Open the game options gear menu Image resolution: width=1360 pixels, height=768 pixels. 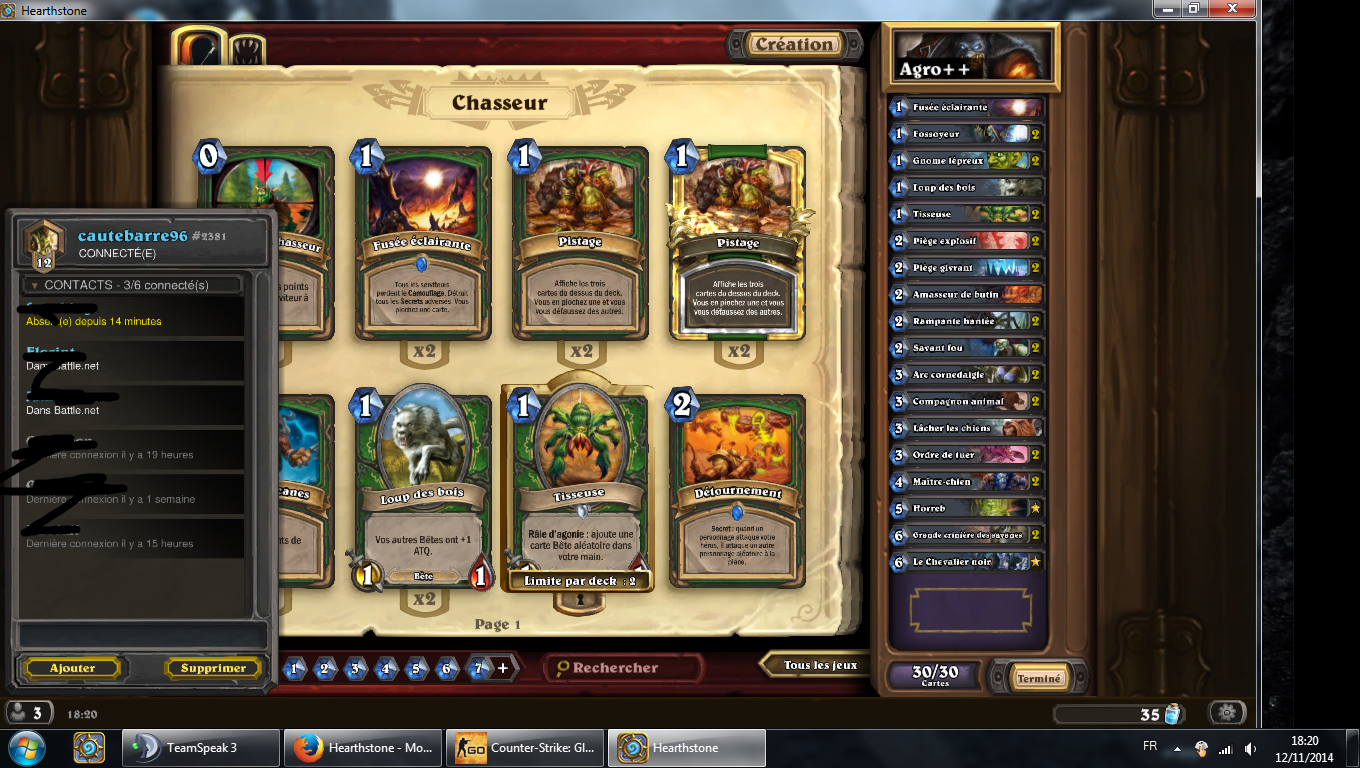pyautogui.click(x=1227, y=713)
